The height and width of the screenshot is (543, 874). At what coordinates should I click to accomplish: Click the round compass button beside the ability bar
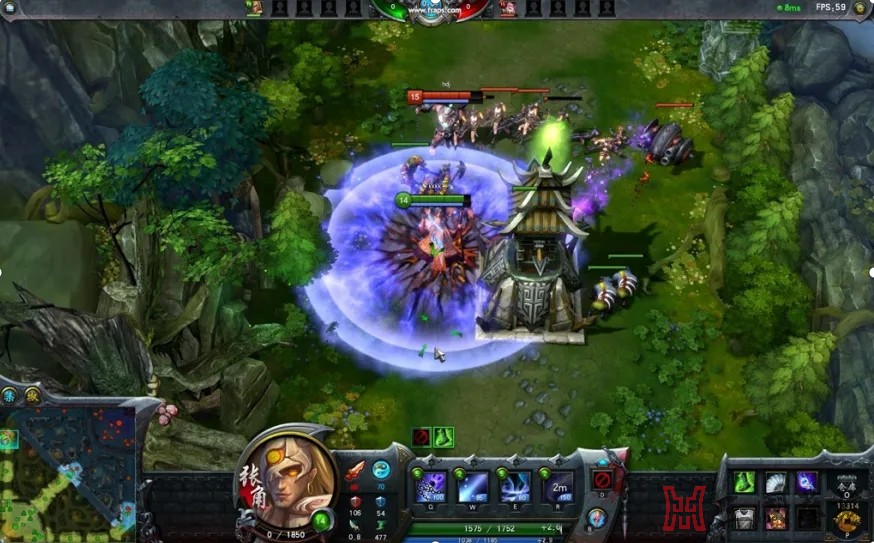coord(597,518)
